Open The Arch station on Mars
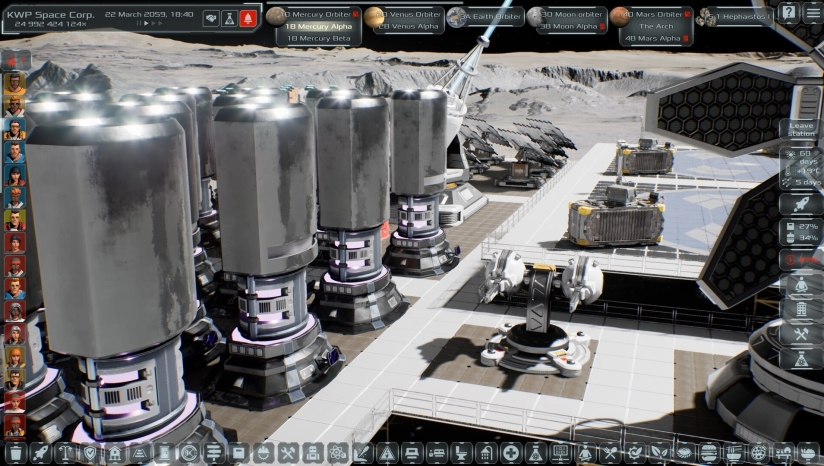The width and height of the screenshot is (824, 466). point(655,27)
